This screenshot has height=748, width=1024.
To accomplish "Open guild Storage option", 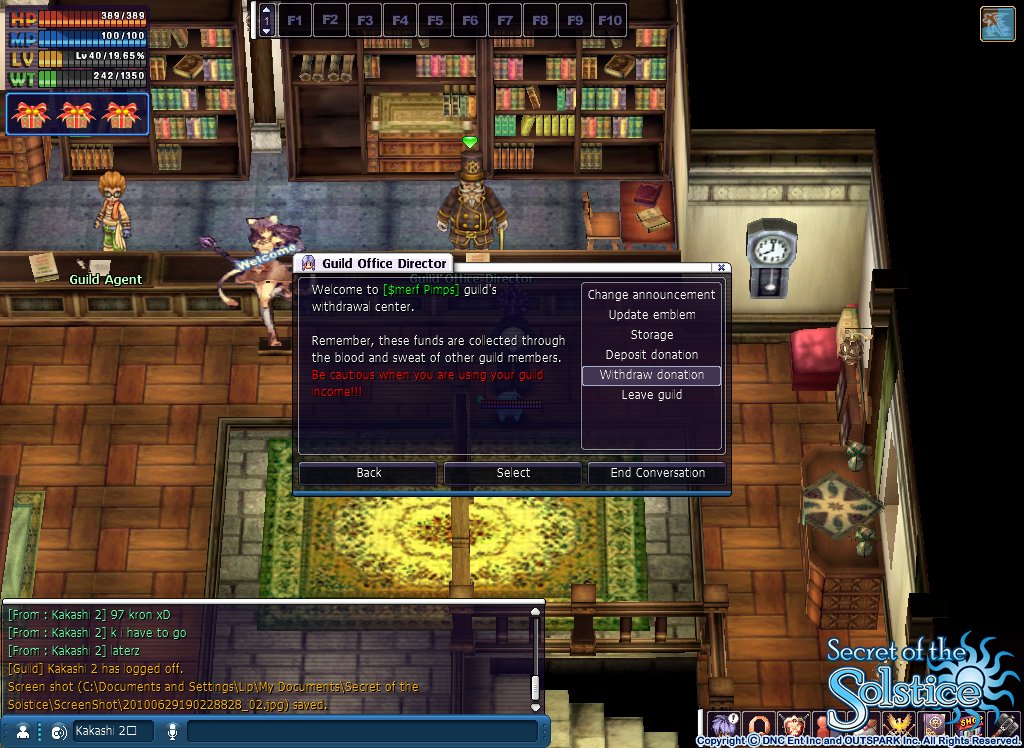I will 651,335.
